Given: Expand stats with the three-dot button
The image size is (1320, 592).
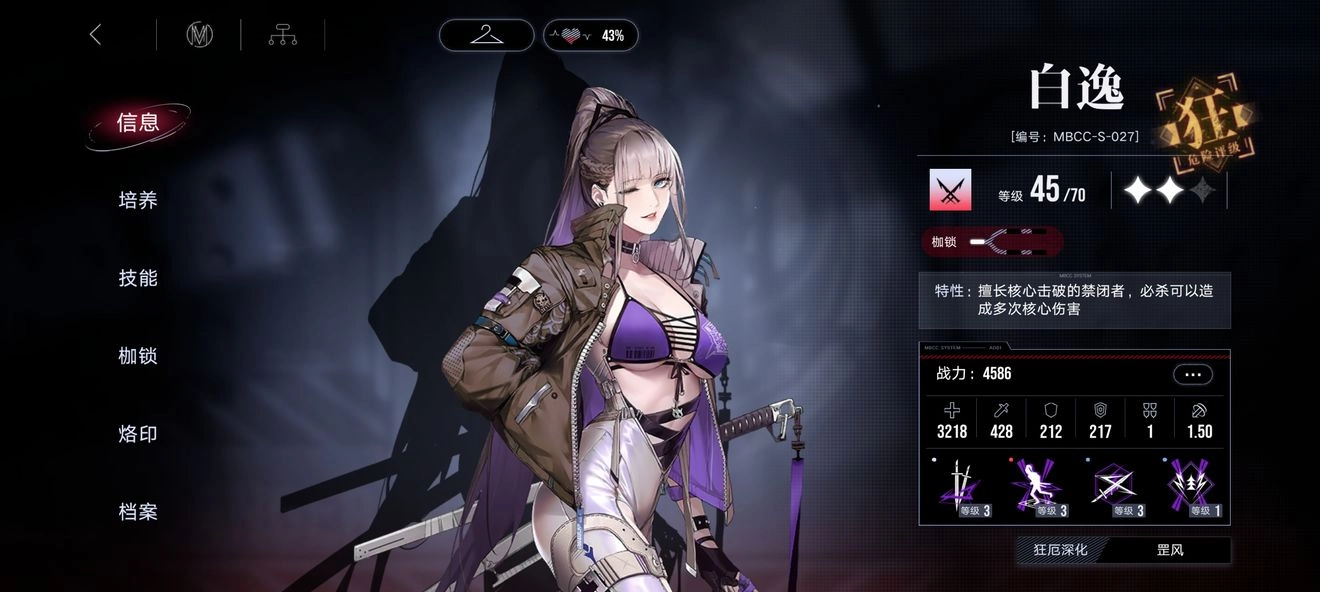Looking at the screenshot, I should [1192, 374].
